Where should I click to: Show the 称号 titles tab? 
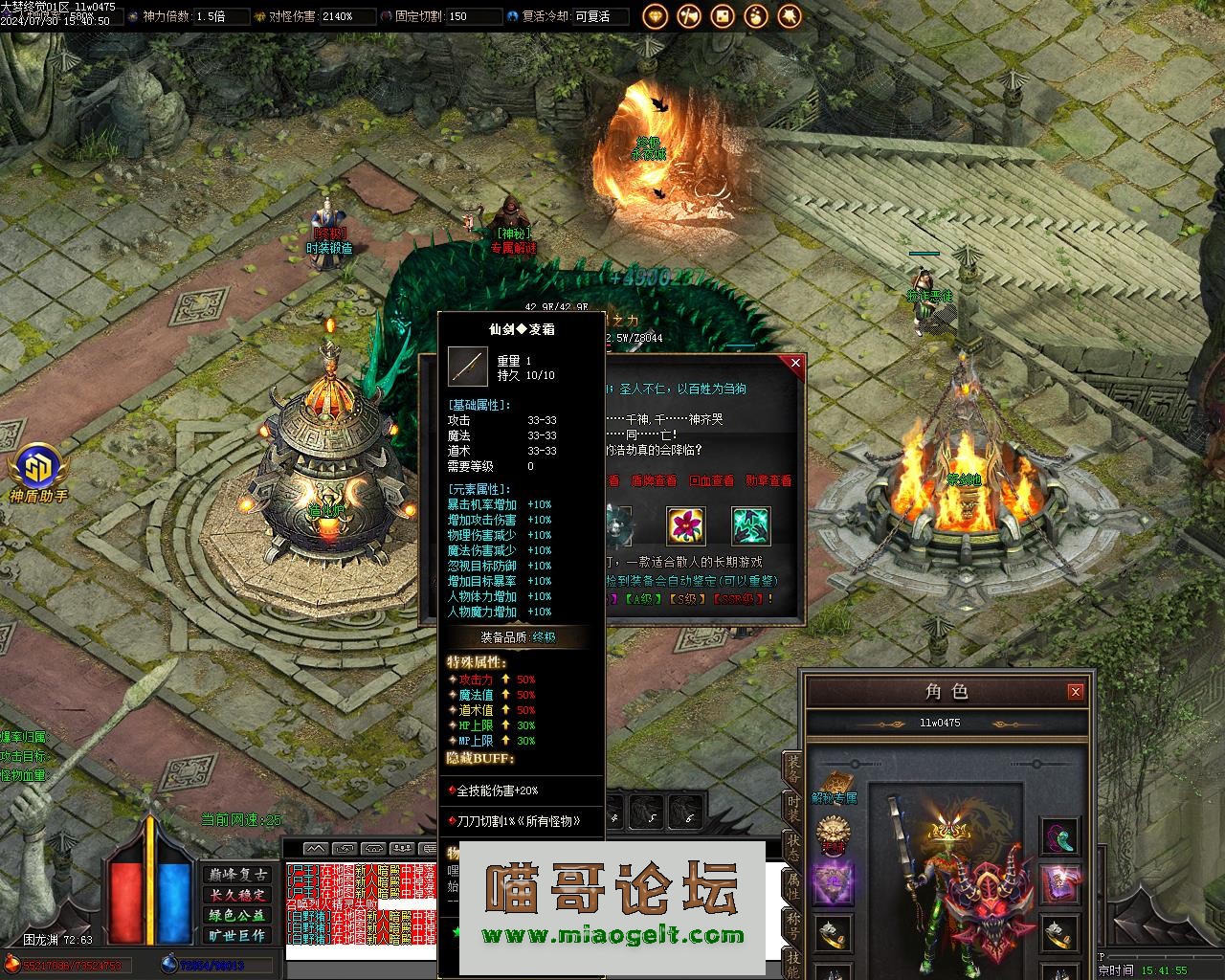coord(792,924)
